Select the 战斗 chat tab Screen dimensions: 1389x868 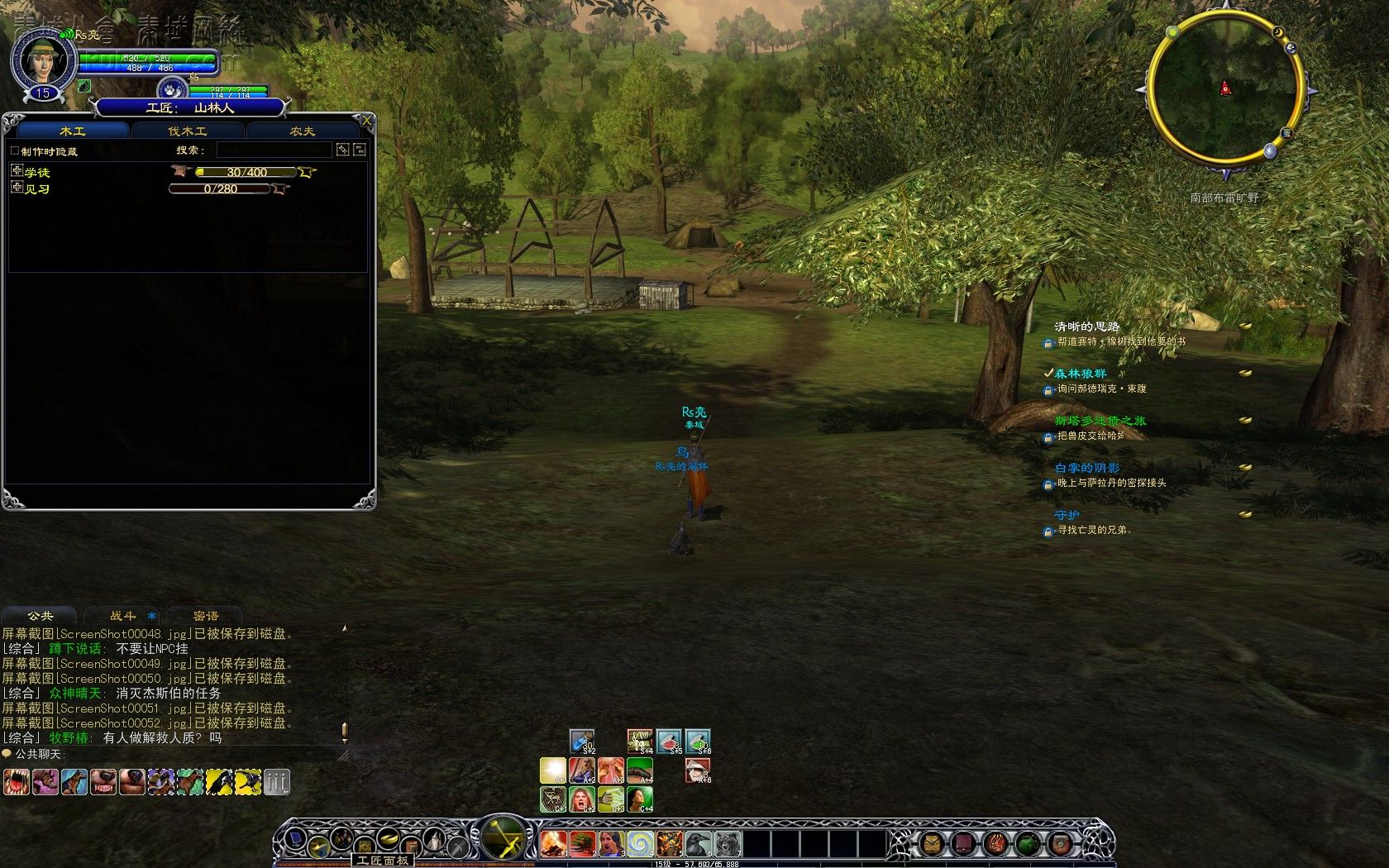123,616
